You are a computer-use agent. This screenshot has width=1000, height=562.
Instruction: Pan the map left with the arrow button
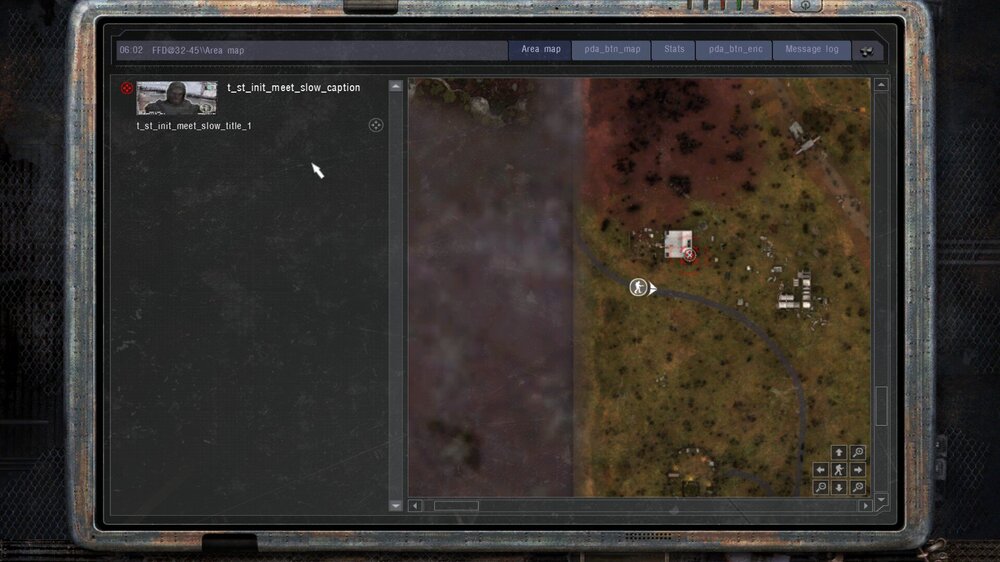[821, 470]
